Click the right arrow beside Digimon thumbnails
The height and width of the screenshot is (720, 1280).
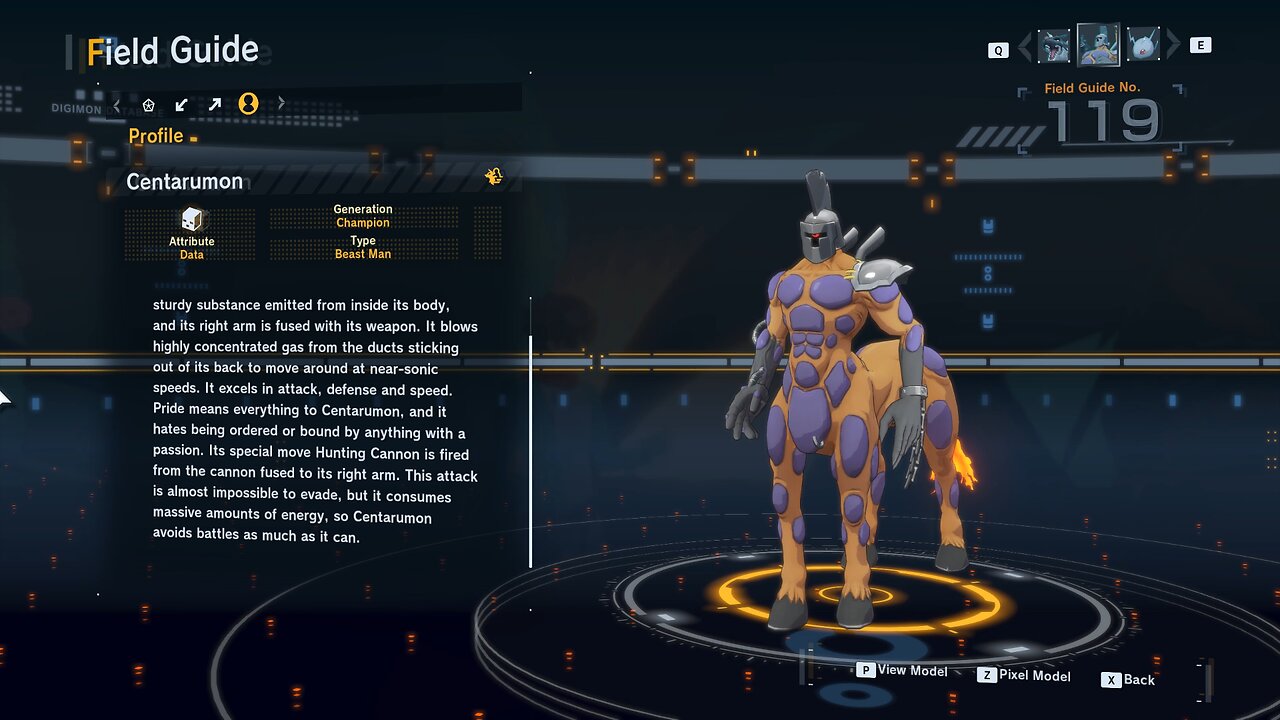pyautogui.click(x=1173, y=45)
